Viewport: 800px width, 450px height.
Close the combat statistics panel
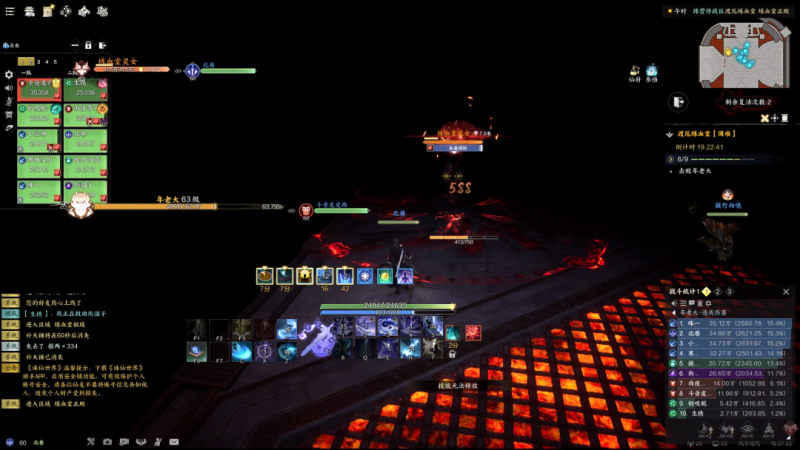tap(784, 292)
